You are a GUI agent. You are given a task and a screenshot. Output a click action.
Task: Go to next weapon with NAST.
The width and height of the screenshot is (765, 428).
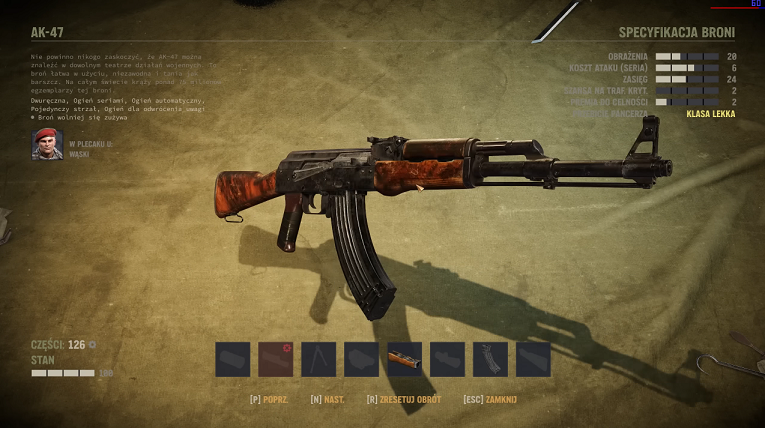tap(328, 399)
